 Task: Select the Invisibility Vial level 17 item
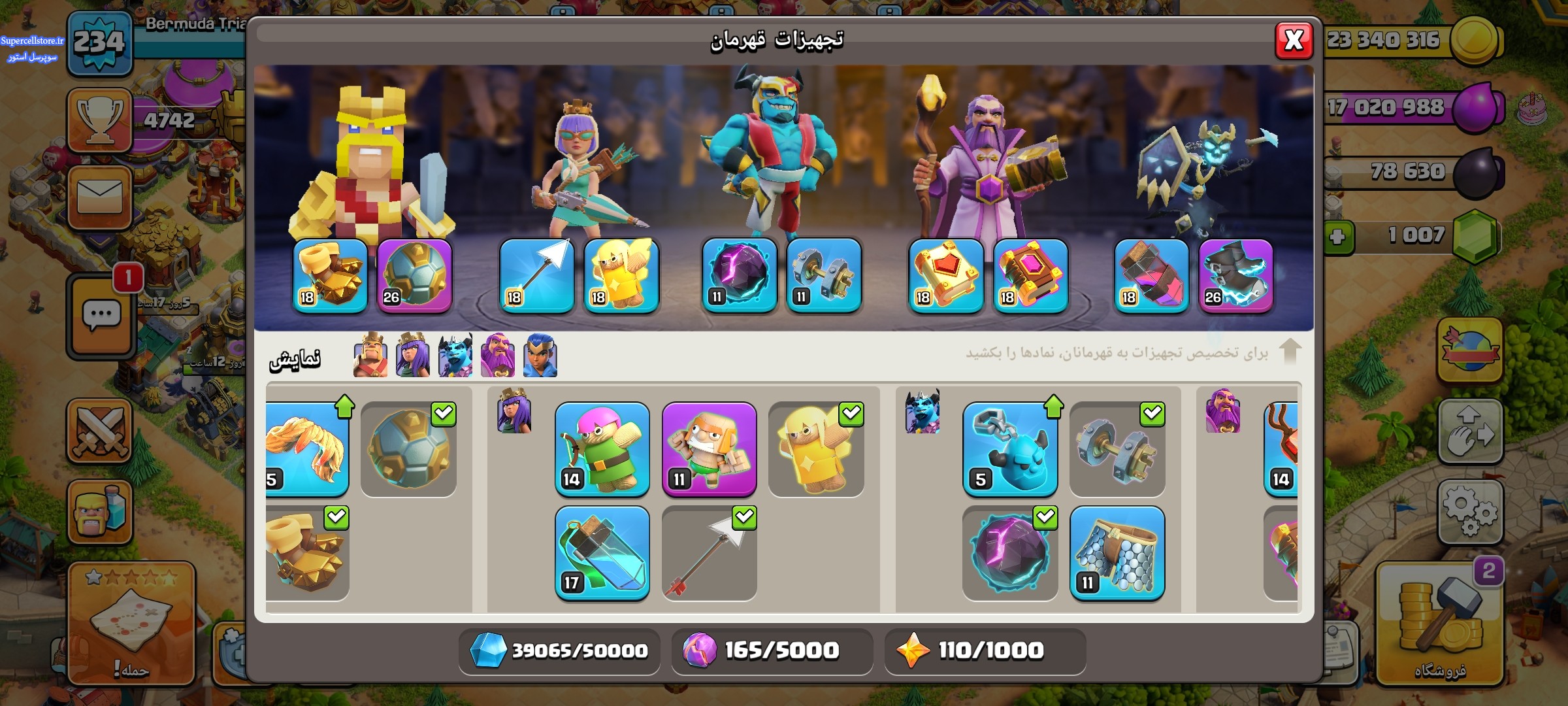tap(602, 553)
